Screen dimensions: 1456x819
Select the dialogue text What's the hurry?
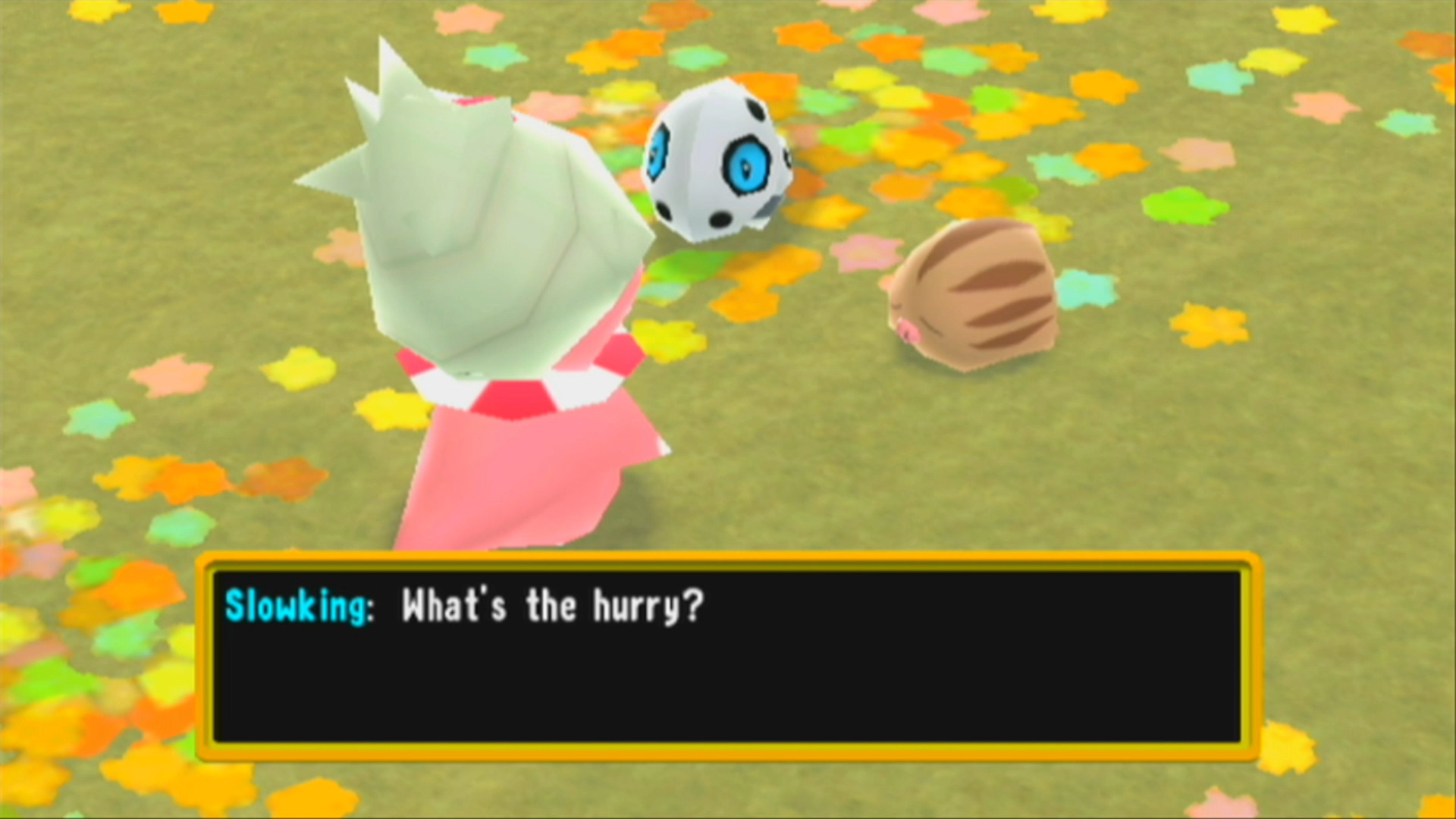550,606
